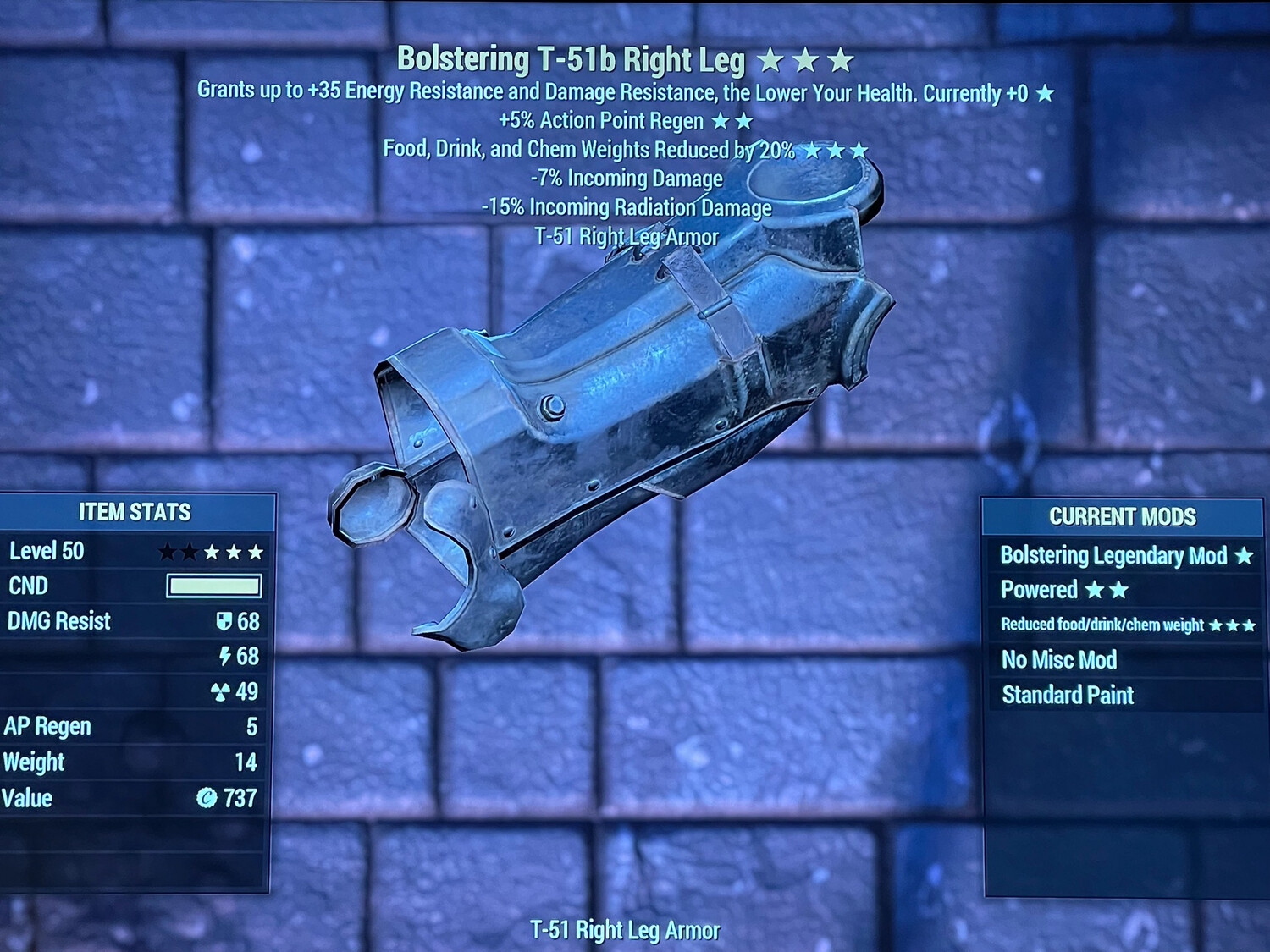Select the Bolstering T-51b Right Leg title
Viewport: 1270px width, 952px height.
click(574, 59)
